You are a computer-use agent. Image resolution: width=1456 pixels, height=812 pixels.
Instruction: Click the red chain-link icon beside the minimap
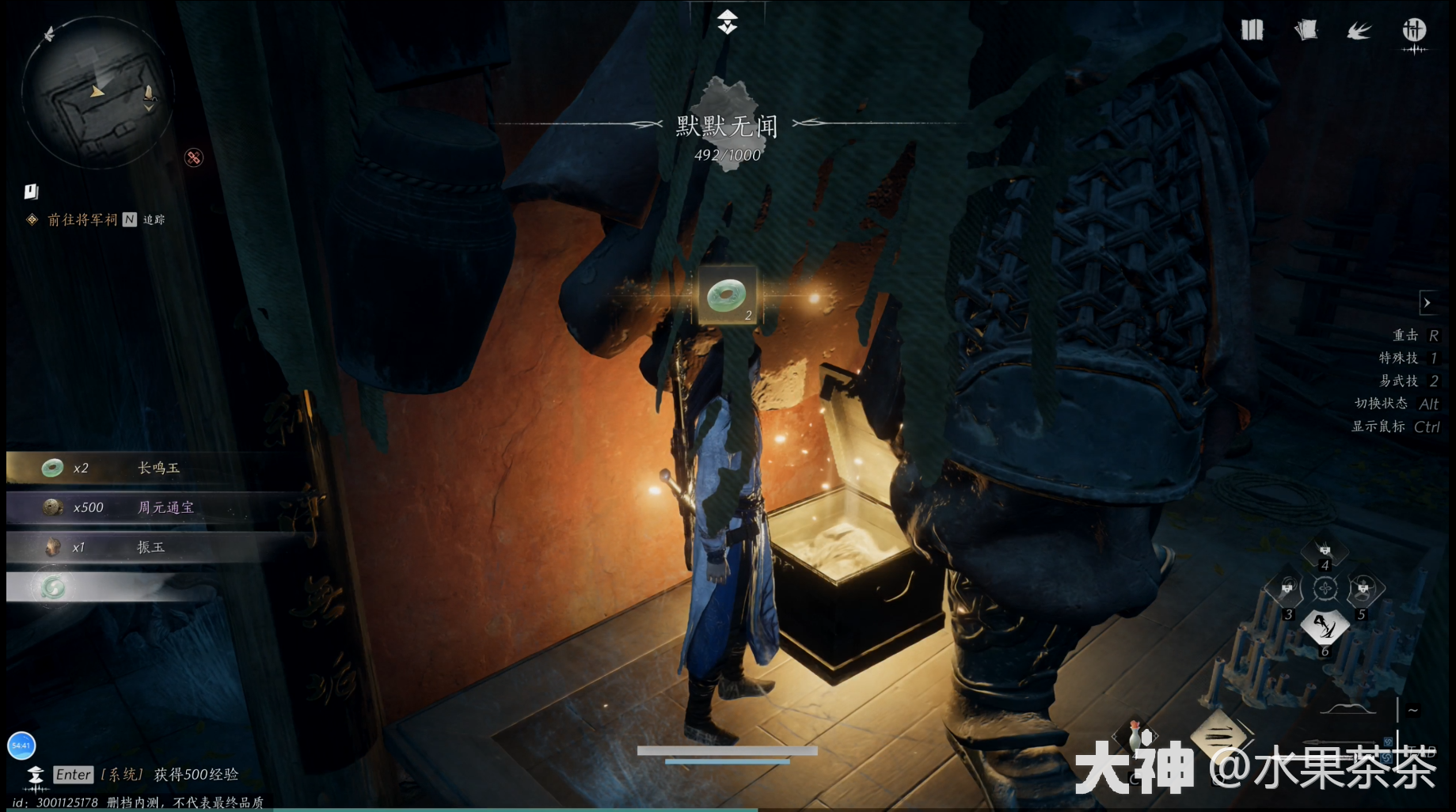[193, 157]
